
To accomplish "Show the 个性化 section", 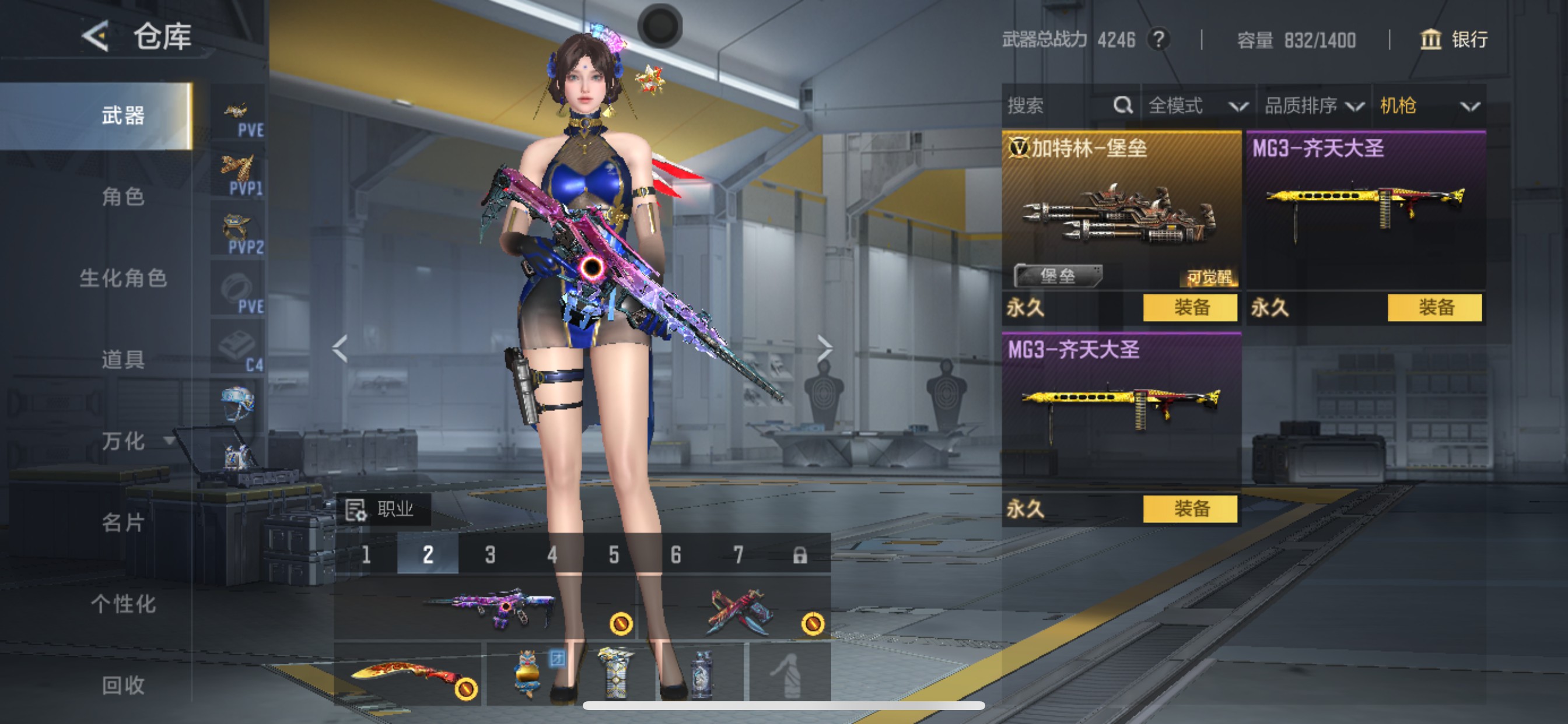I will (x=123, y=603).
